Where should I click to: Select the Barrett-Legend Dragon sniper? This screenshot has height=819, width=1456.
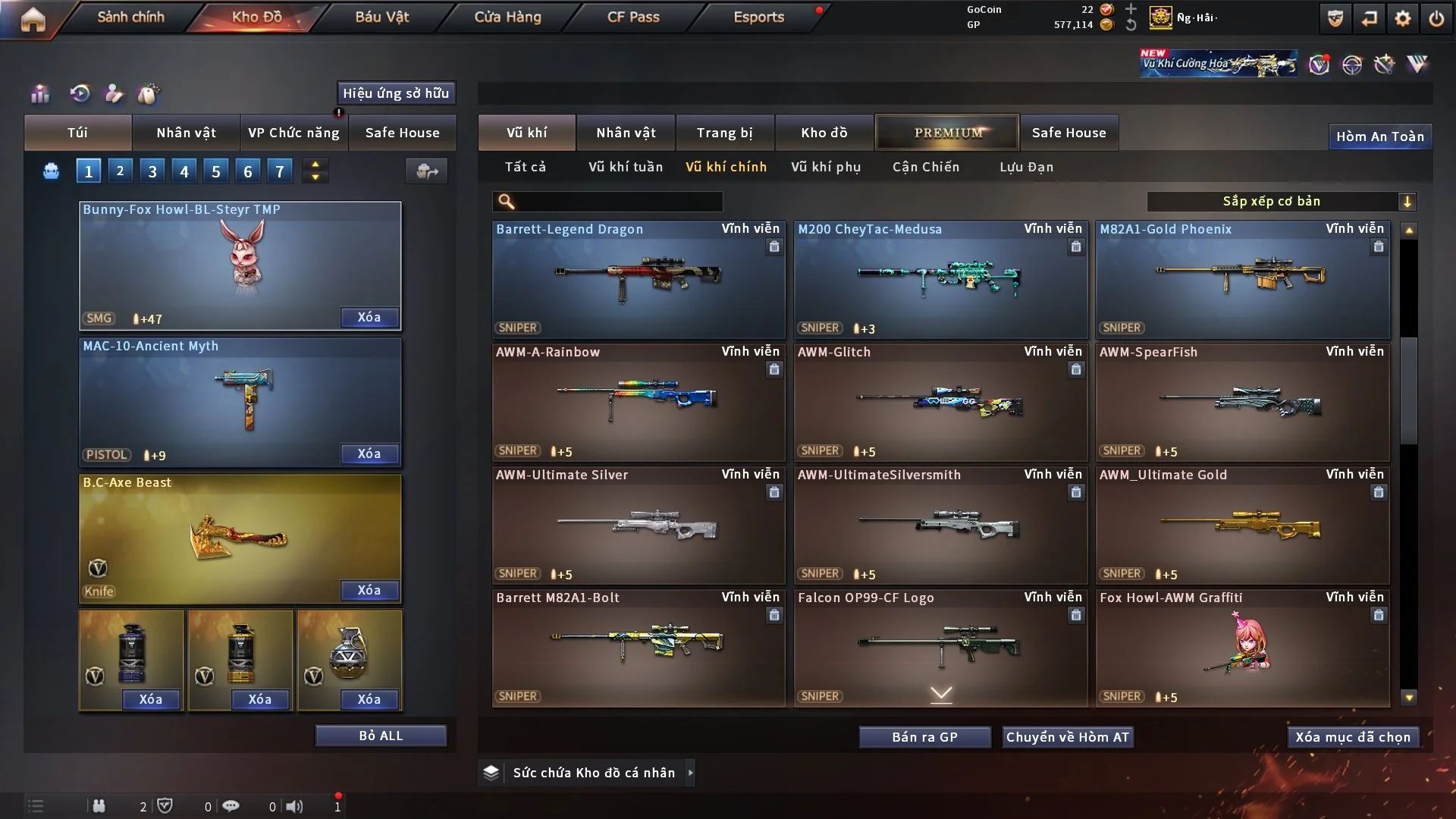pyautogui.click(x=639, y=279)
